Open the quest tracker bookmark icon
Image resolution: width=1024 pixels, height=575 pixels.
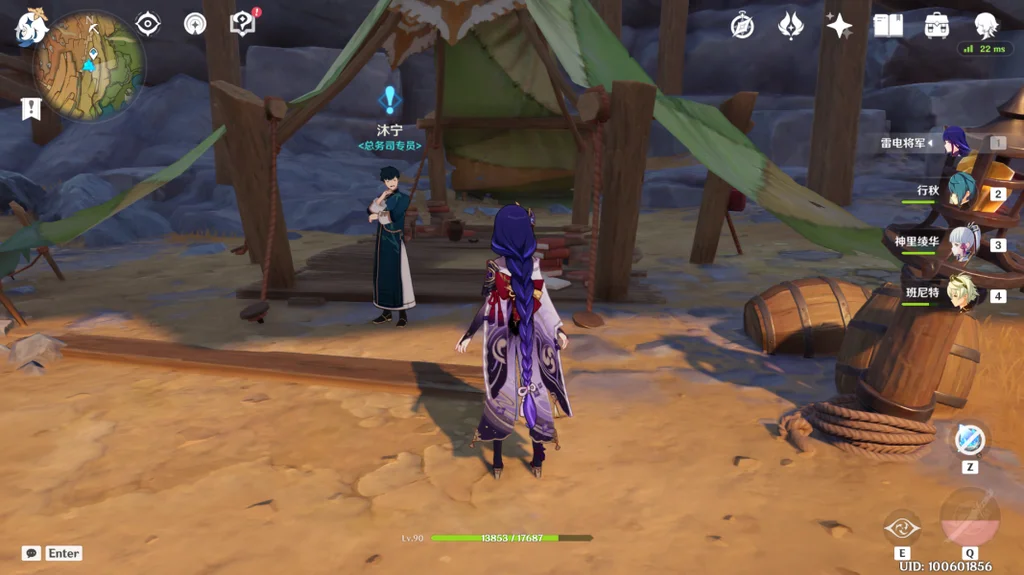(30, 108)
